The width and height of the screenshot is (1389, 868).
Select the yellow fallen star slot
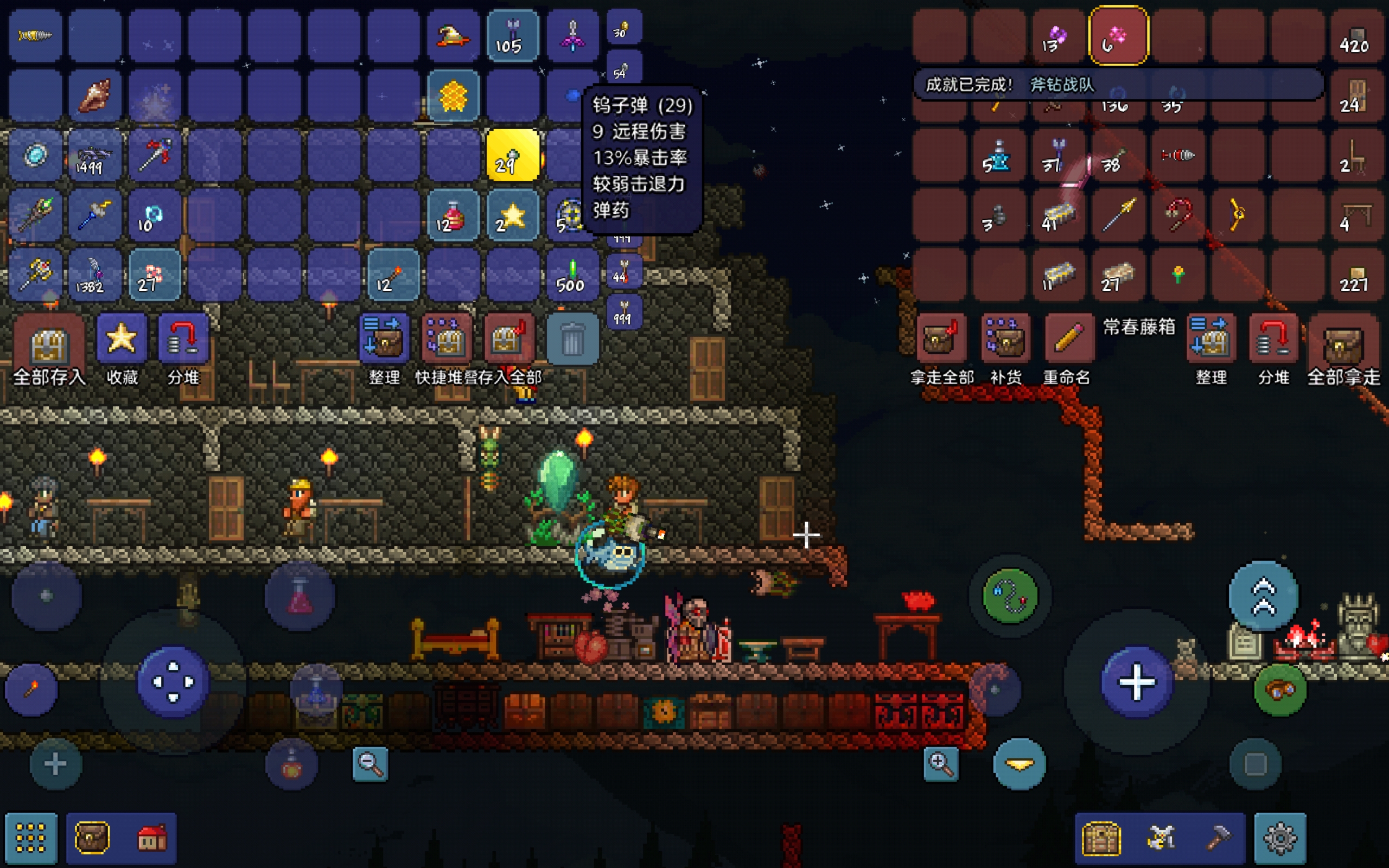click(x=512, y=216)
